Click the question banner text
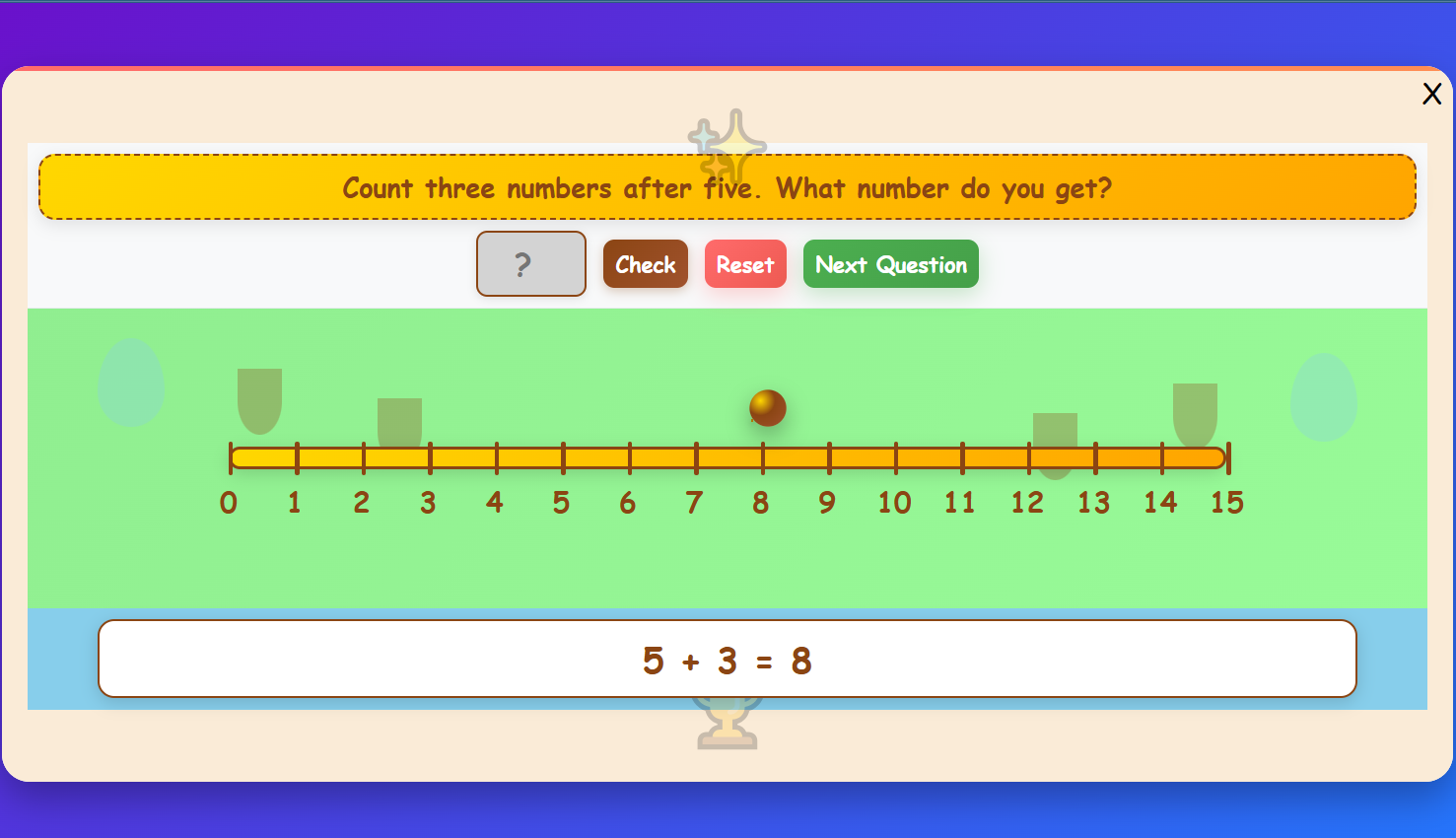Viewport: 1456px width, 838px height. click(727, 187)
